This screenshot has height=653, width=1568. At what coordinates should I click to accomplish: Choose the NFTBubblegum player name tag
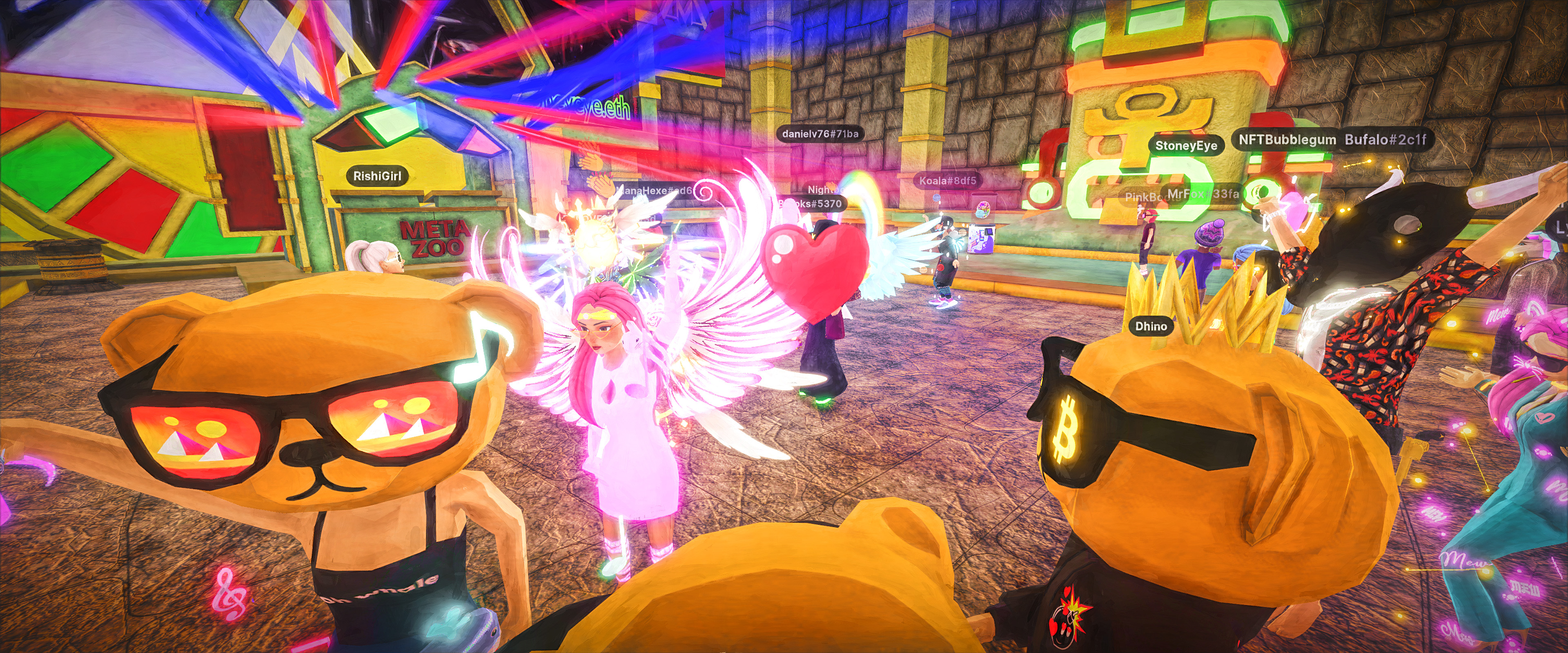(x=1287, y=140)
